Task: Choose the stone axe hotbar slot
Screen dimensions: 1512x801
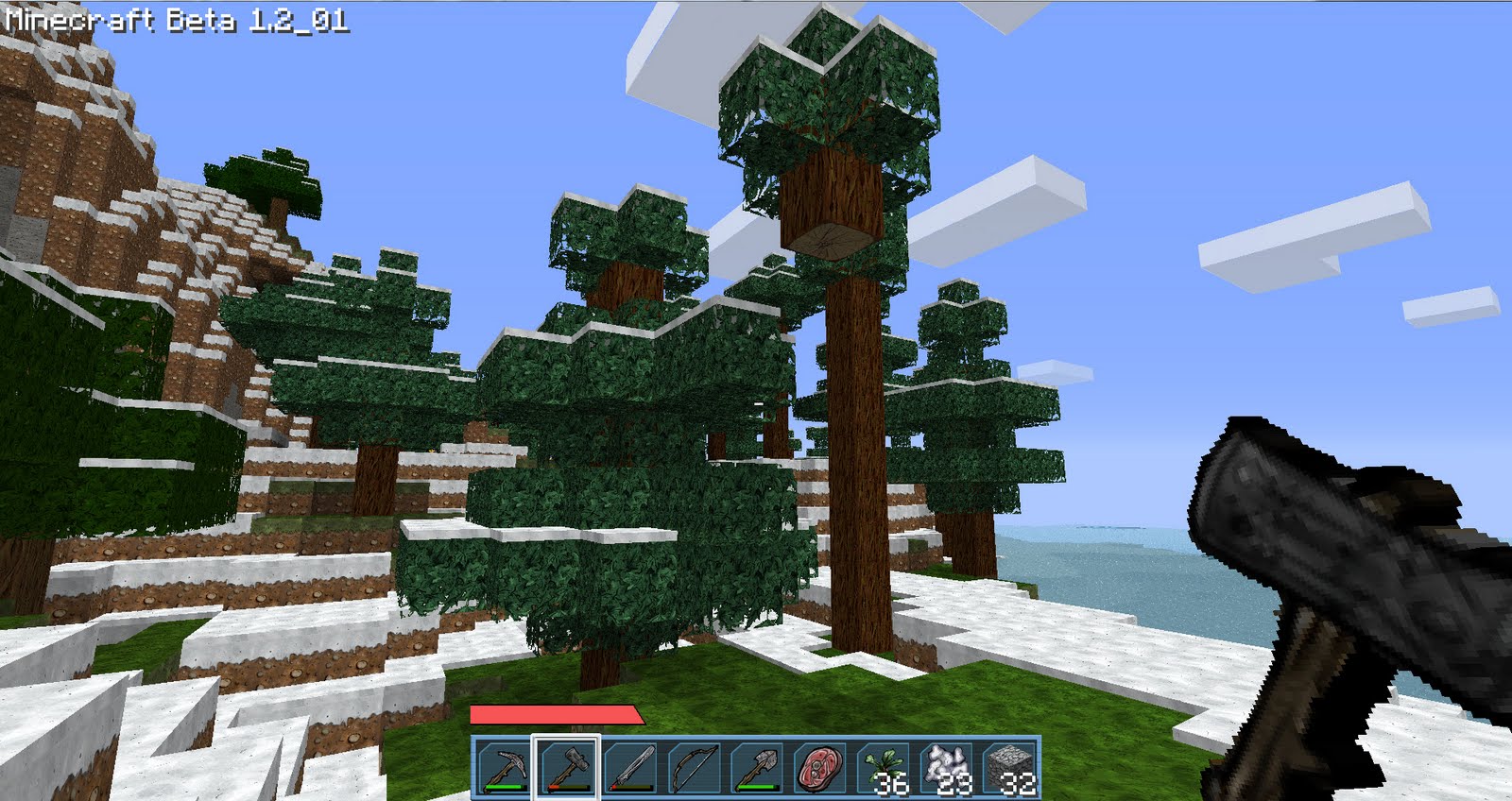Action: [x=565, y=767]
